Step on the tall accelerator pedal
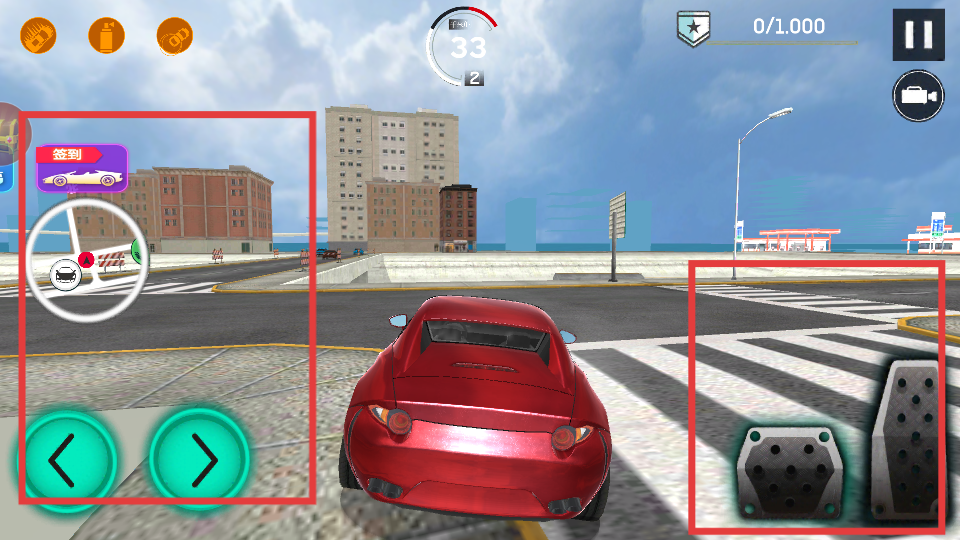960x540 pixels. click(x=908, y=440)
